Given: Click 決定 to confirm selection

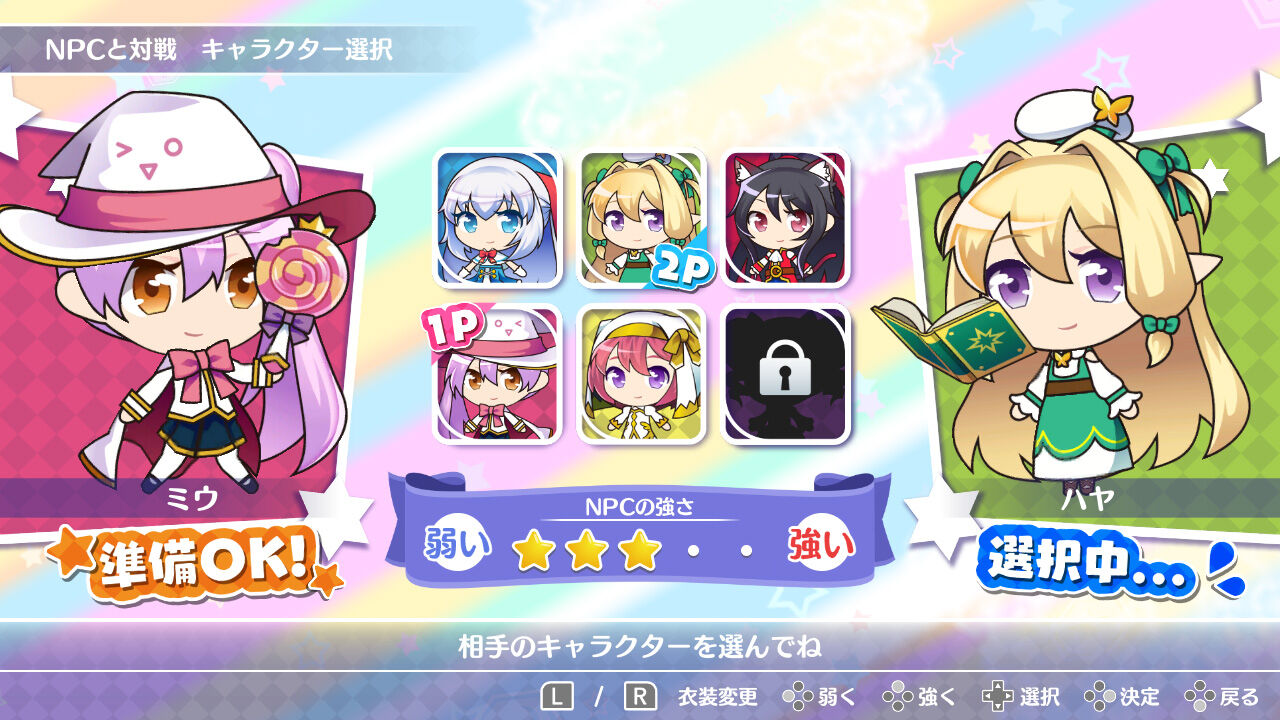Looking at the screenshot, I should (1122, 702).
